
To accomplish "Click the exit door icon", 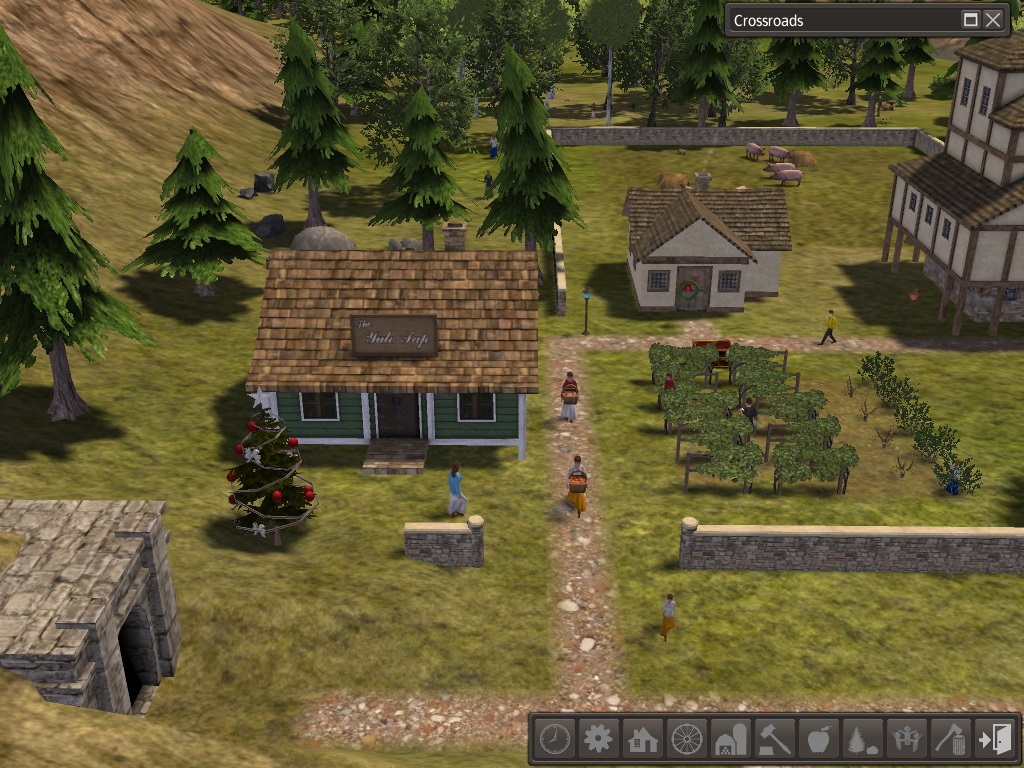I will [x=996, y=740].
